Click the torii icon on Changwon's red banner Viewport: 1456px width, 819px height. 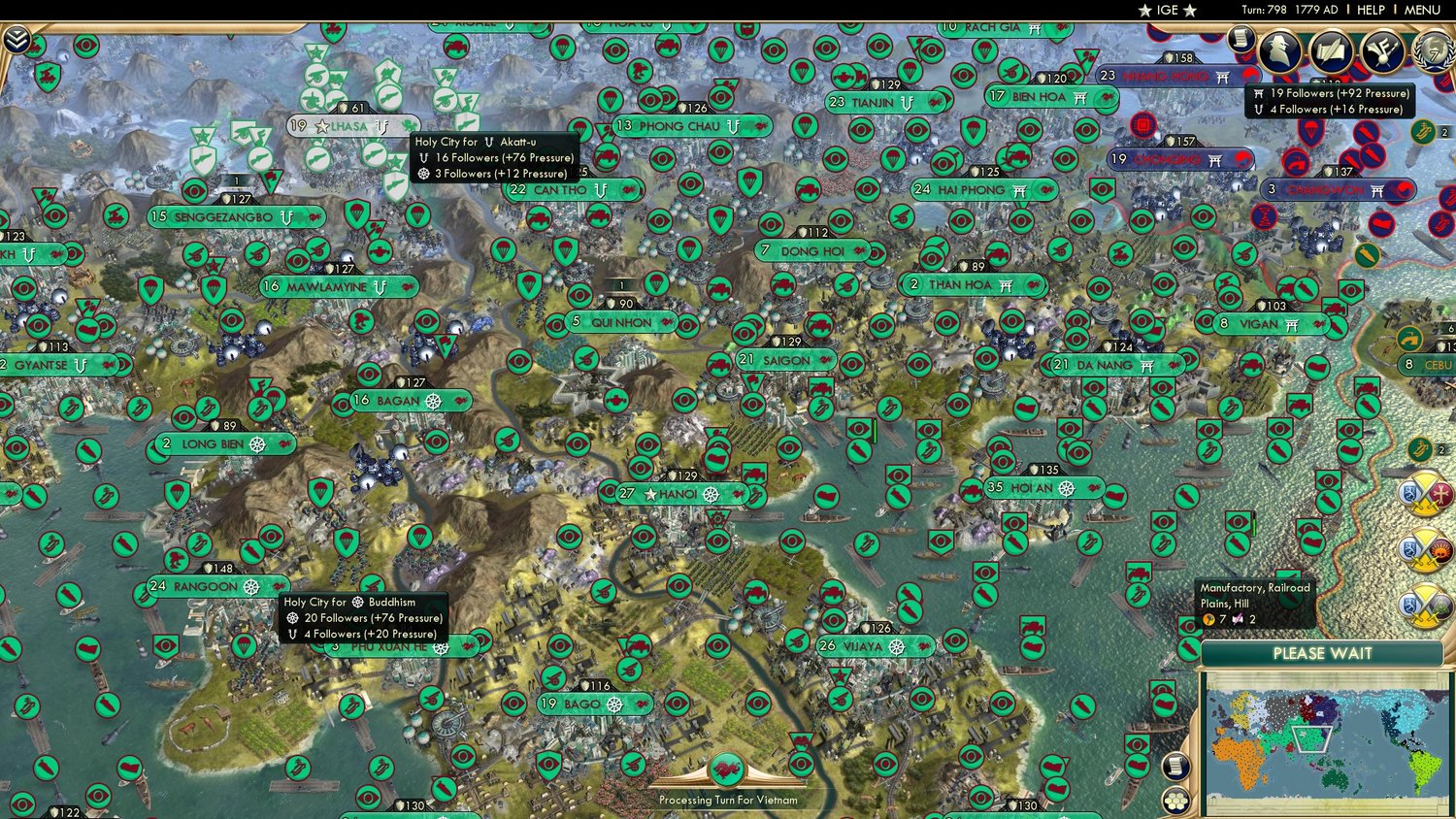coord(1378,191)
